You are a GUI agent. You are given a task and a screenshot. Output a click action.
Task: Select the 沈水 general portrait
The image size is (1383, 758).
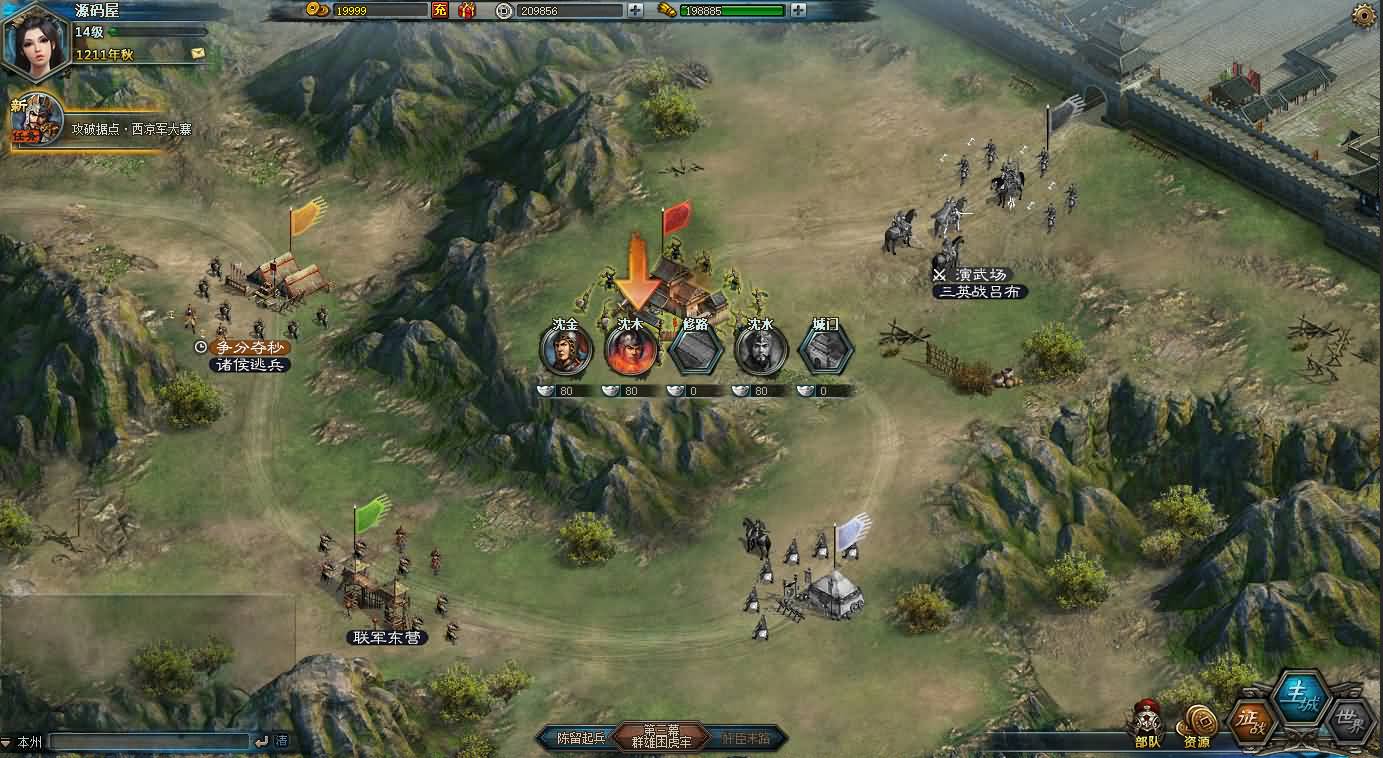click(x=761, y=350)
